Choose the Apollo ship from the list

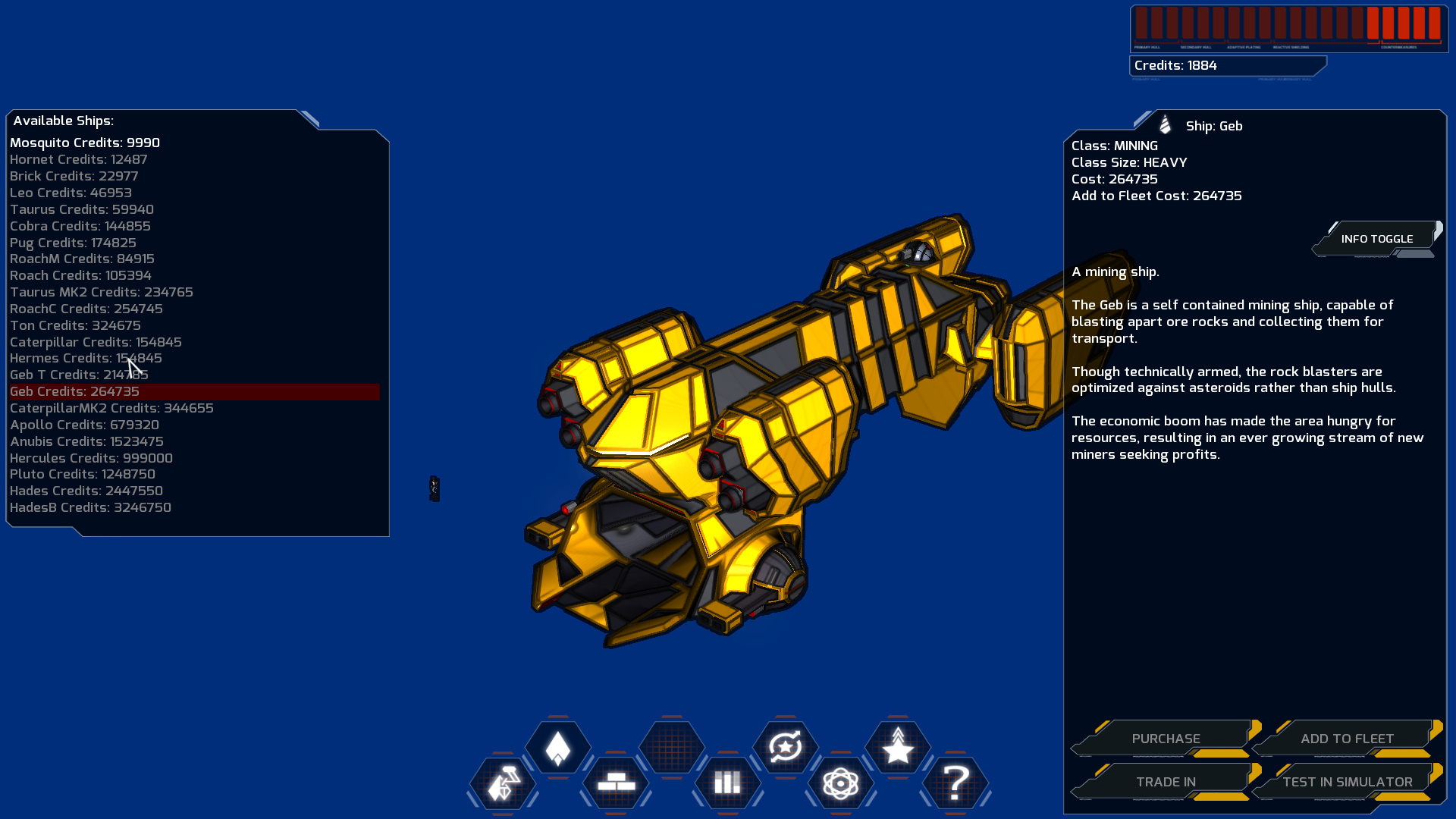coord(83,425)
